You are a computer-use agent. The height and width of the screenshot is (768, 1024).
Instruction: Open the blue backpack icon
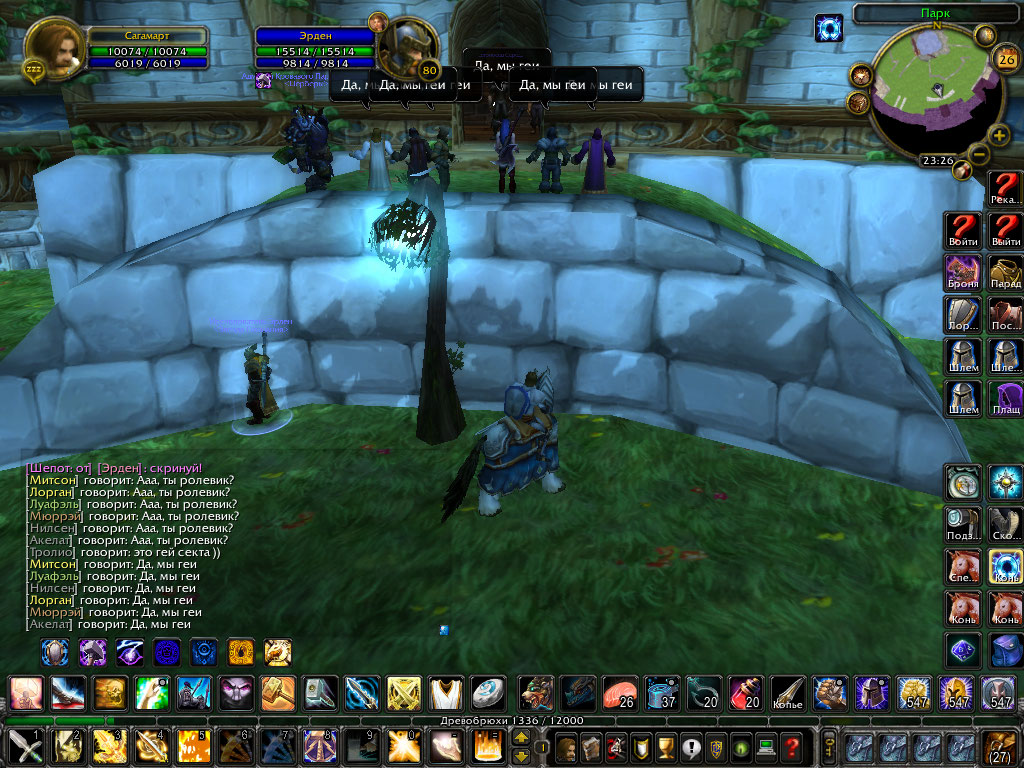point(1007,650)
